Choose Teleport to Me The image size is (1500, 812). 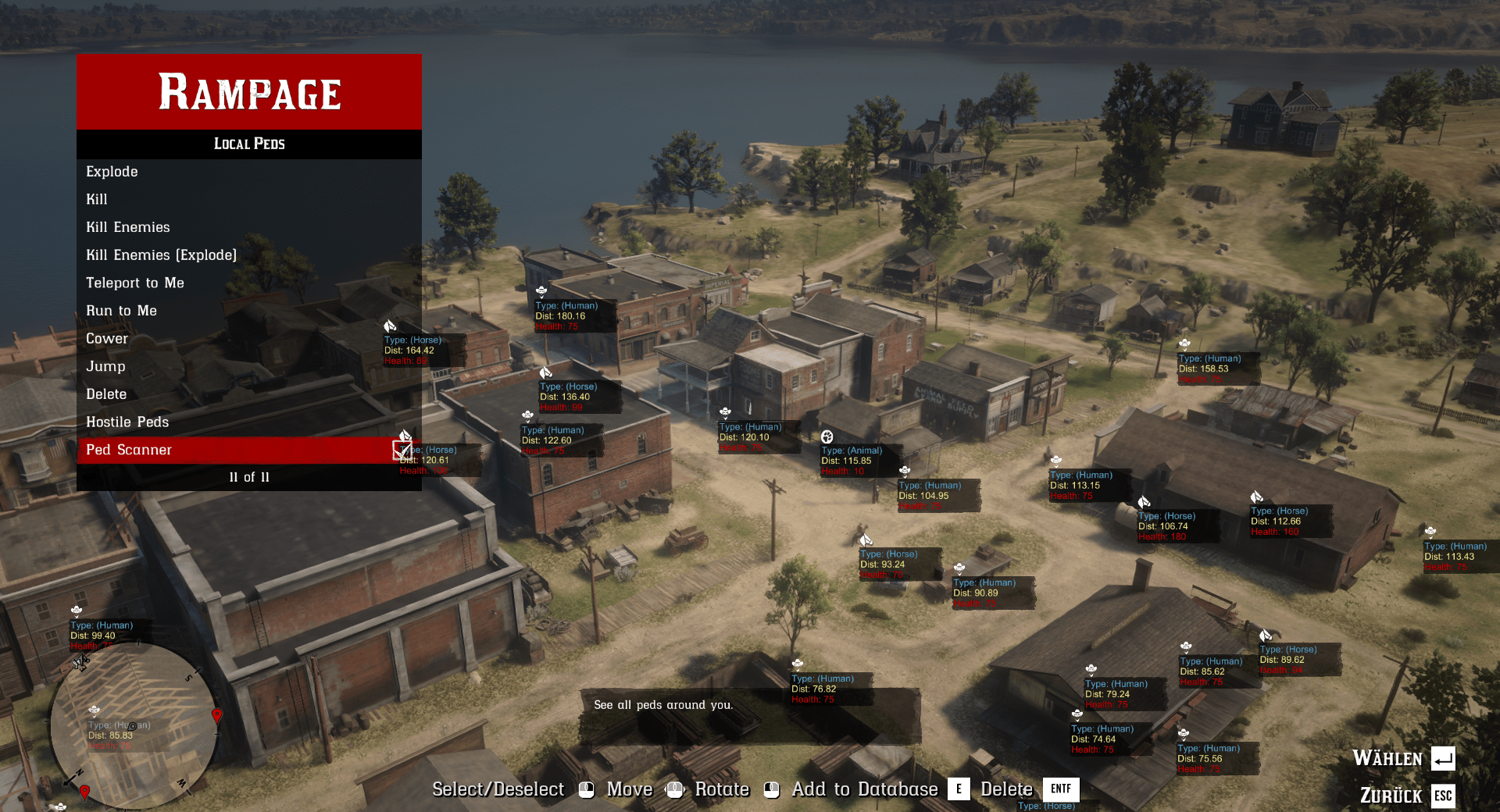click(135, 283)
